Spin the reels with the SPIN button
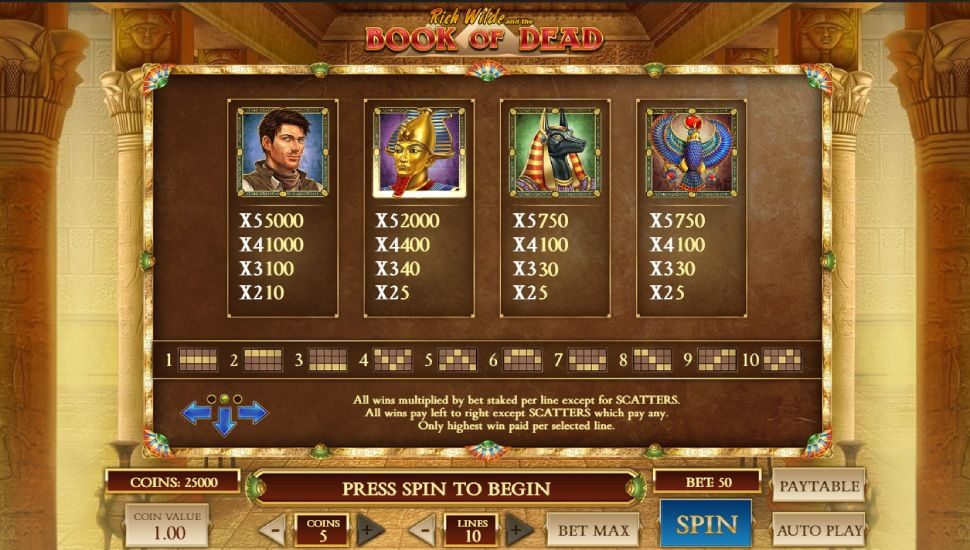This screenshot has height=550, width=970. [x=705, y=524]
